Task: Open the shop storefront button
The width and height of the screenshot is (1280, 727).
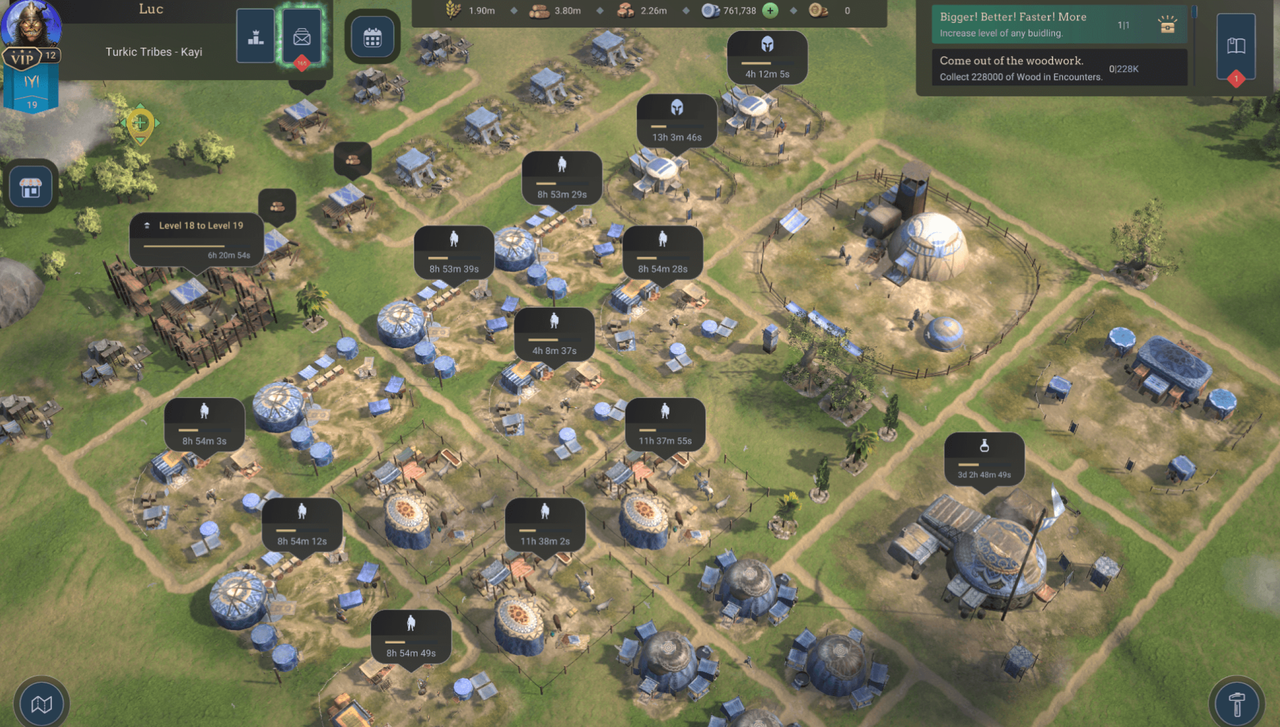Action: pos(31,187)
